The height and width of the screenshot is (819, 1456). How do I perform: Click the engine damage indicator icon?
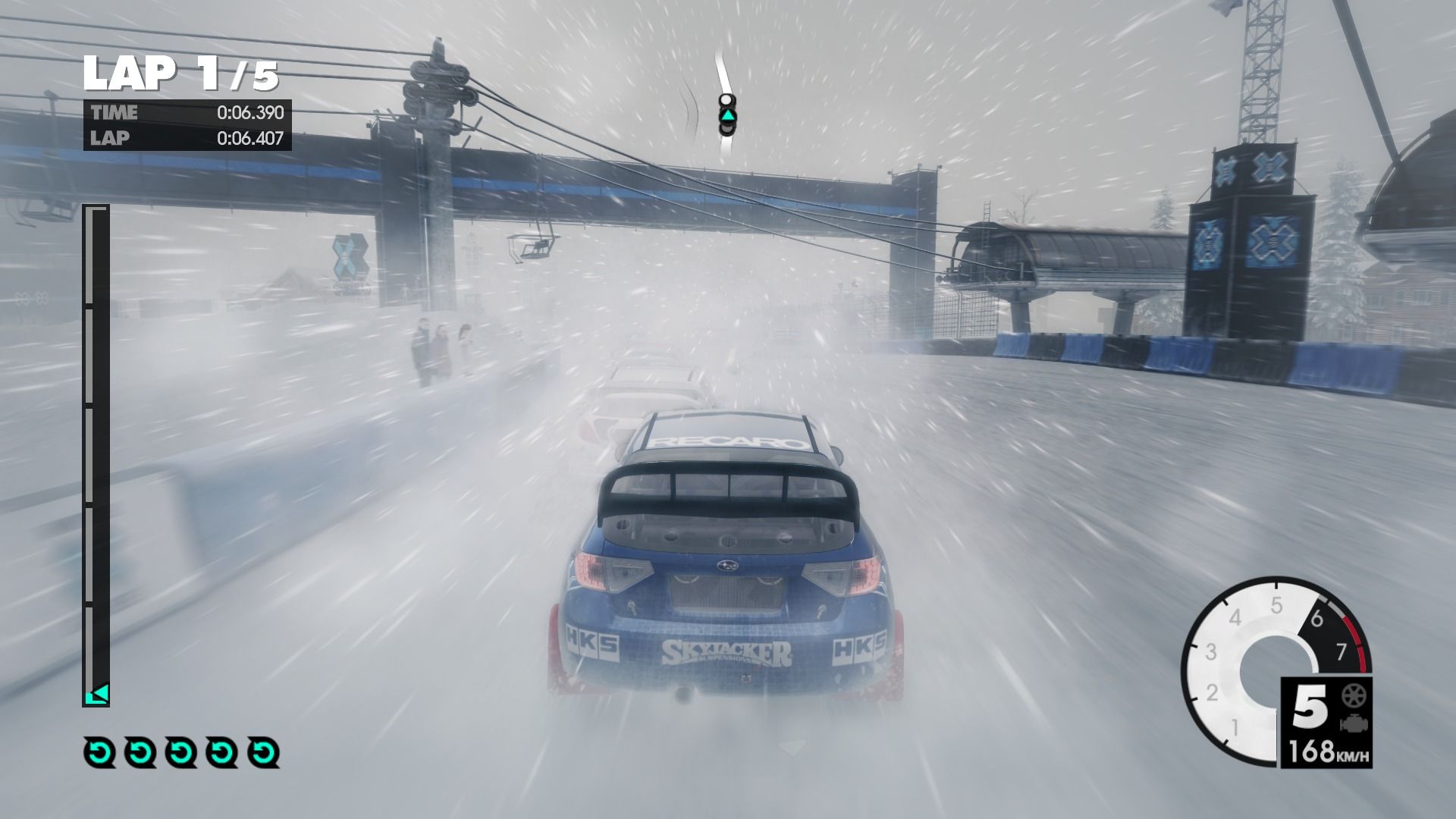click(x=1351, y=723)
